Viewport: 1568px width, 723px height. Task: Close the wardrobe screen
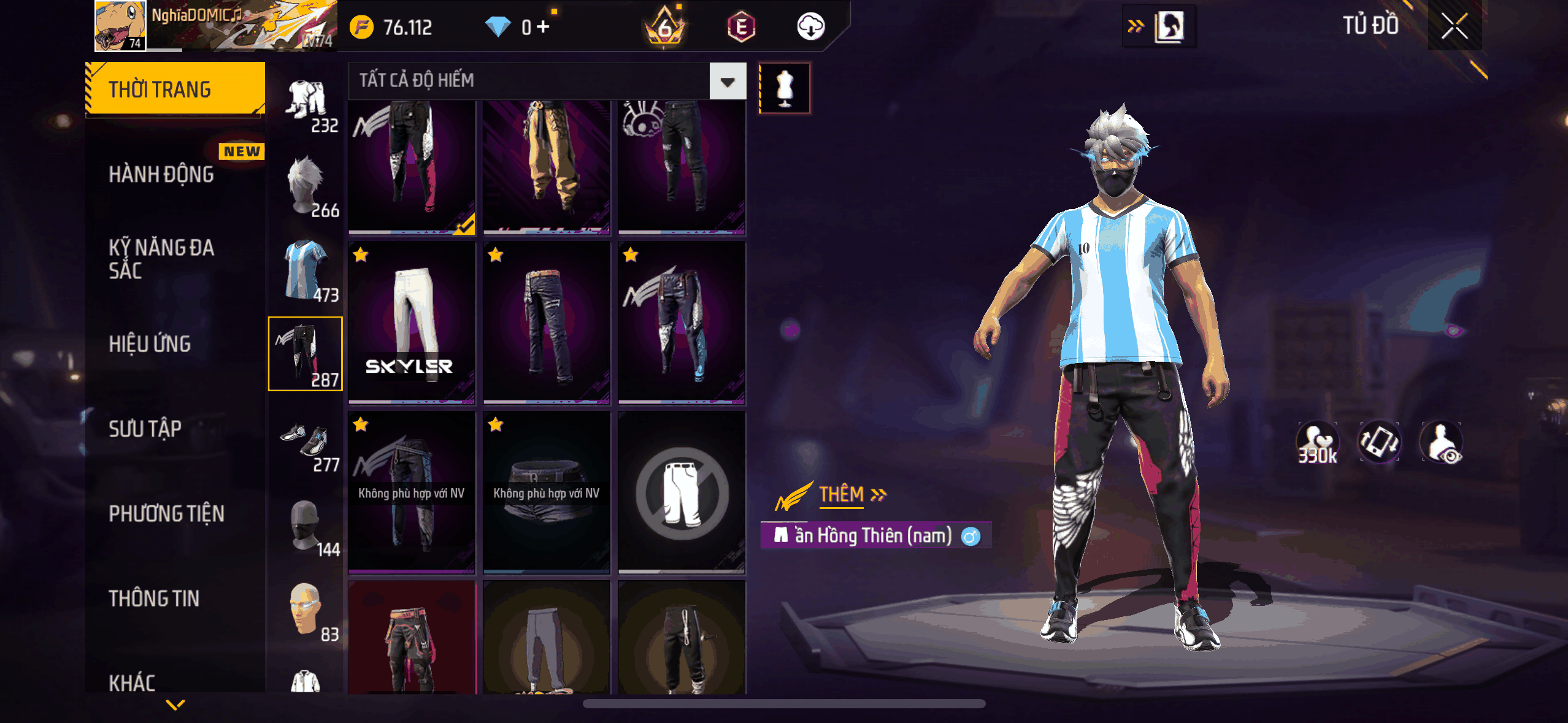pyautogui.click(x=1454, y=26)
